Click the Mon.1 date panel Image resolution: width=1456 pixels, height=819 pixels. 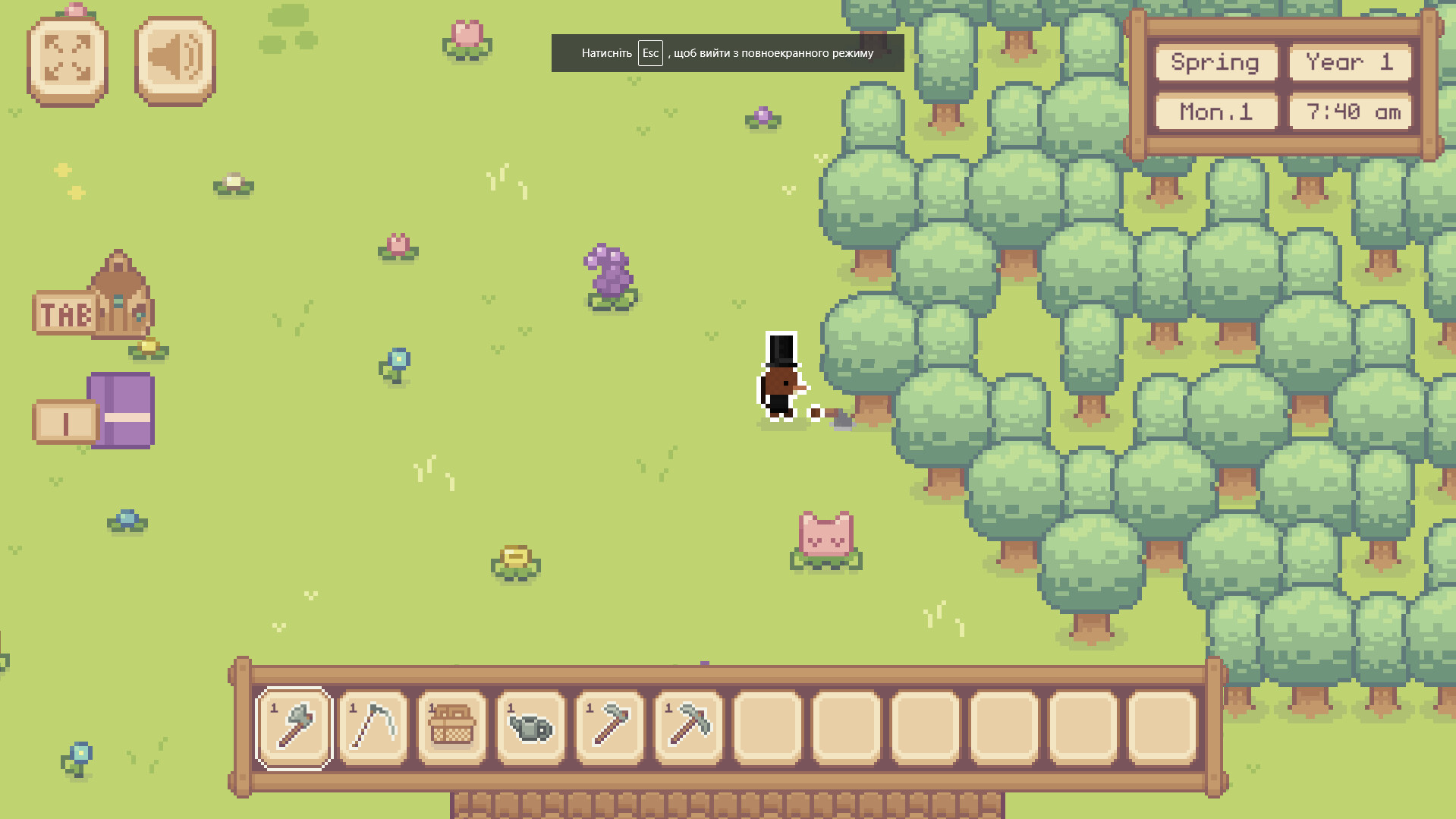[1215, 112]
